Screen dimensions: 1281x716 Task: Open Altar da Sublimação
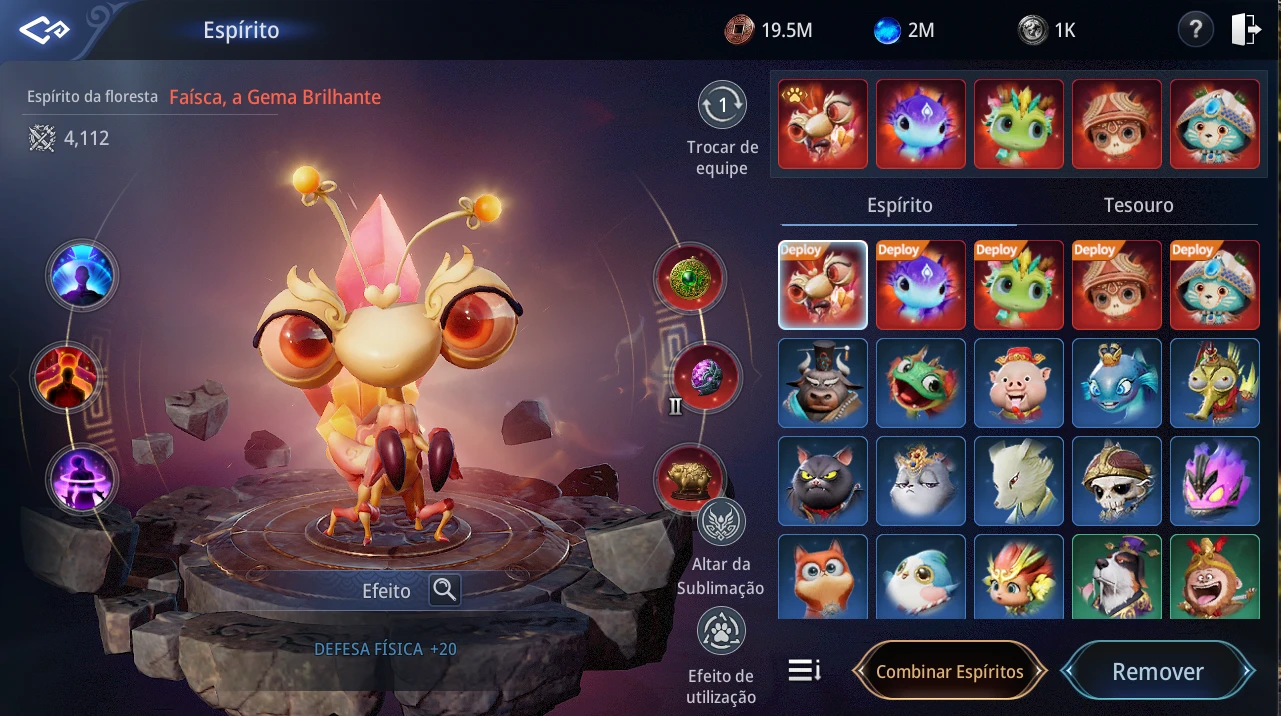pos(720,522)
